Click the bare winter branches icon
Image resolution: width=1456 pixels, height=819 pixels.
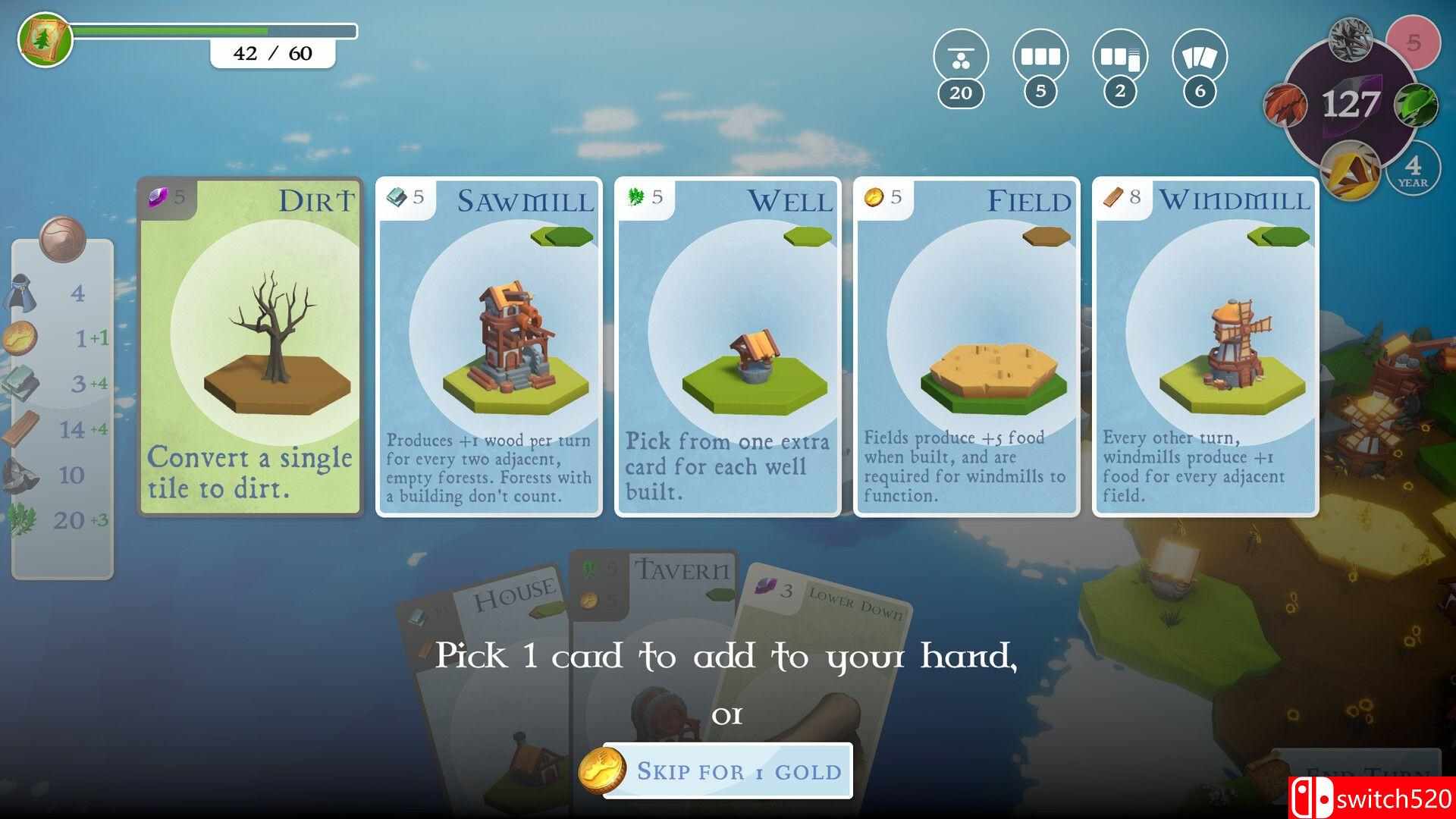[x=1351, y=37]
